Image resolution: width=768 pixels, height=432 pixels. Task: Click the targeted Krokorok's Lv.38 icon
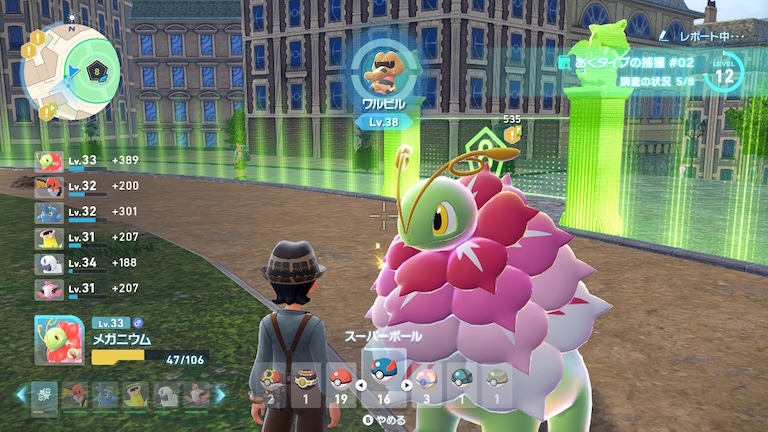coord(383,72)
